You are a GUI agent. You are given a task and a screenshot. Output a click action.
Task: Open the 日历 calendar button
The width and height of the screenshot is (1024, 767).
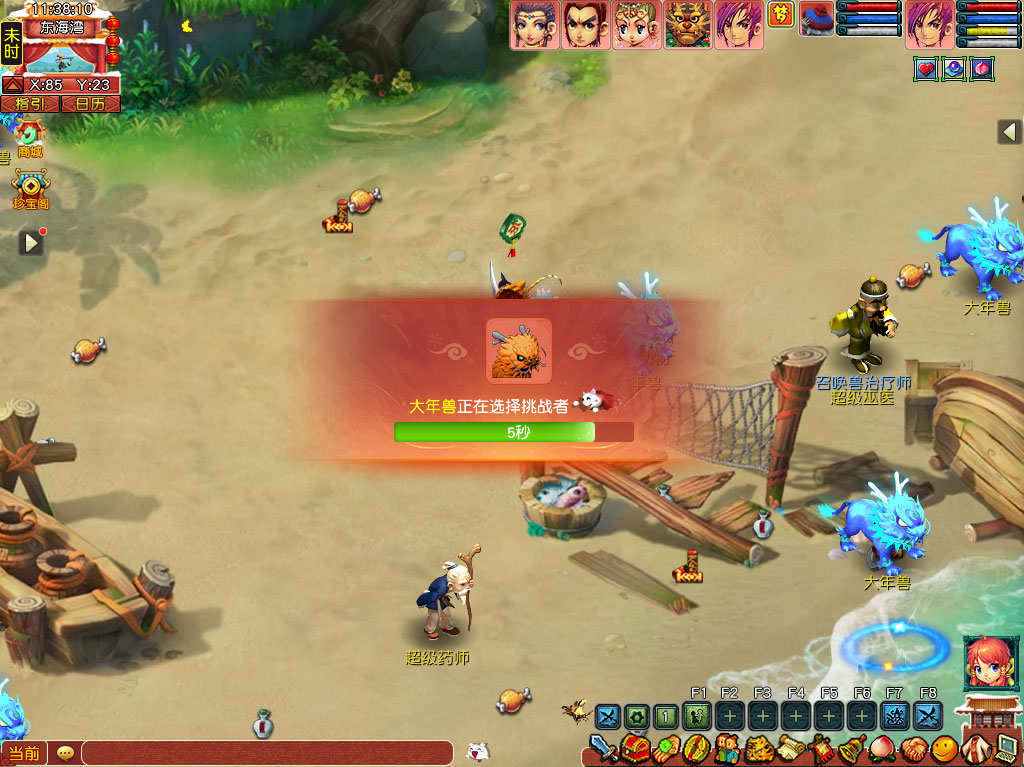(90, 103)
